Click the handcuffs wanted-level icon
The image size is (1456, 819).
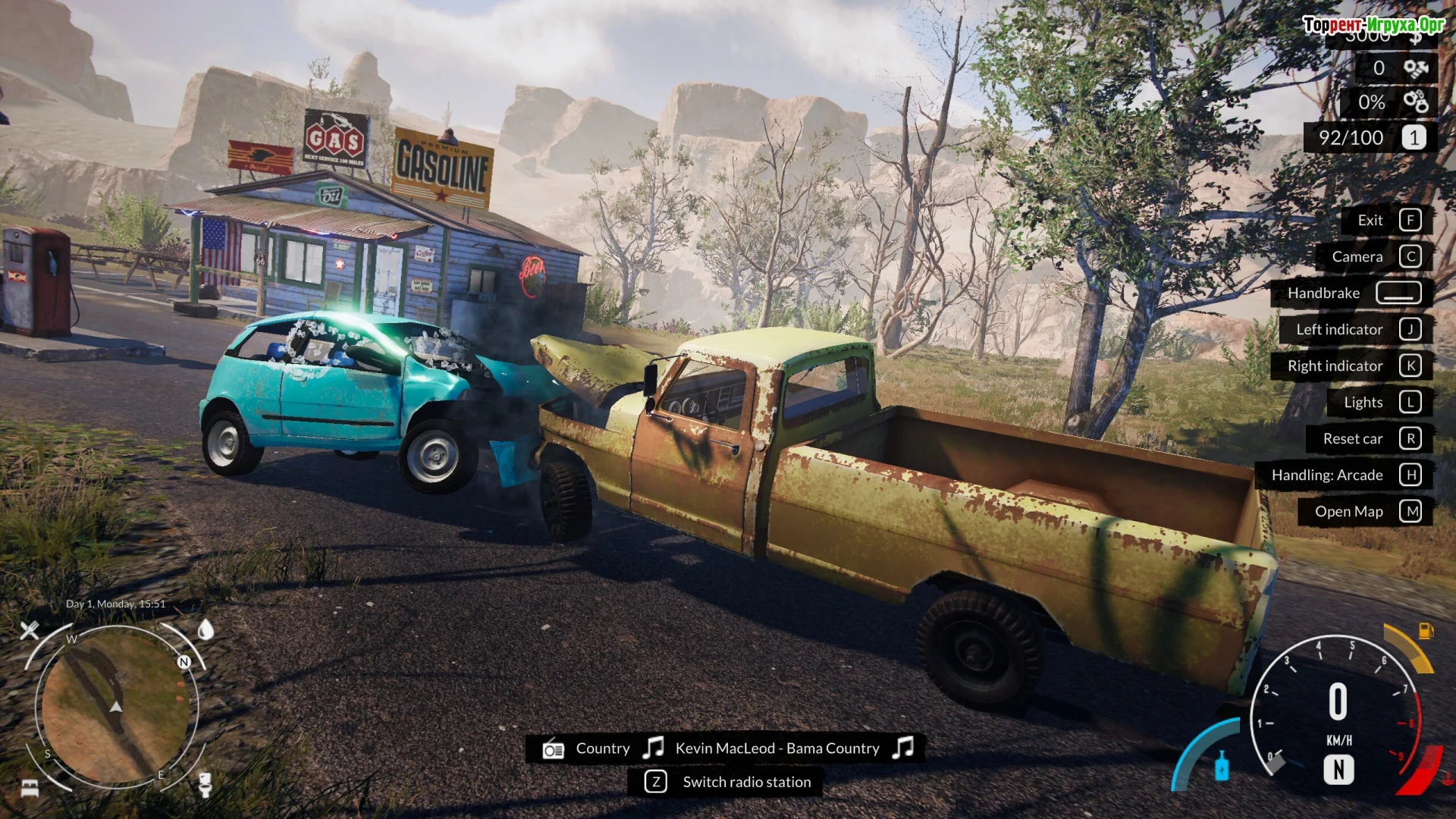point(1417,101)
